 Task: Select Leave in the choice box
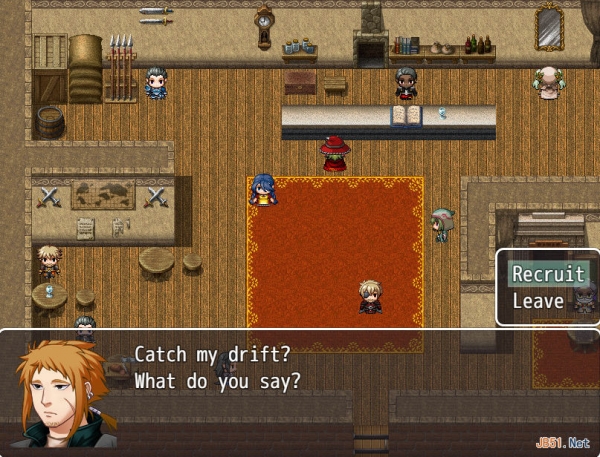(538, 301)
